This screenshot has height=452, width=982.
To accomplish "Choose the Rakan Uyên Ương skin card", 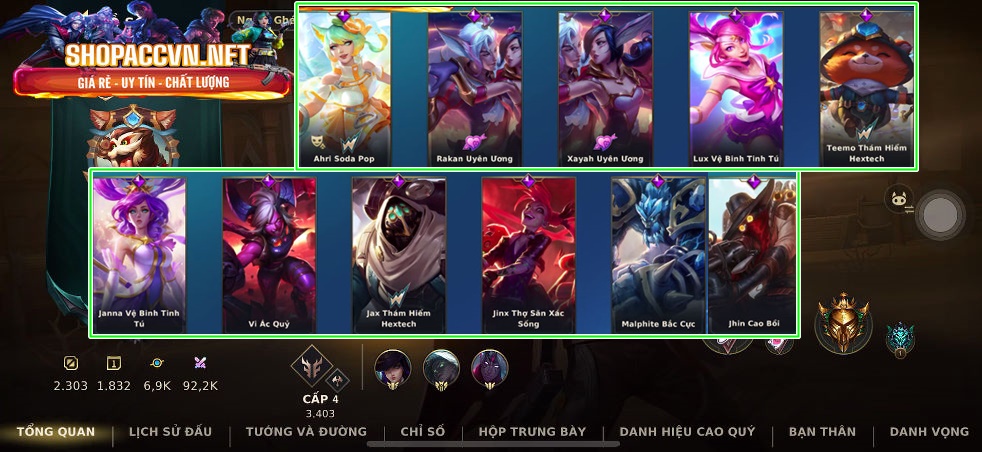I will tap(474, 88).
